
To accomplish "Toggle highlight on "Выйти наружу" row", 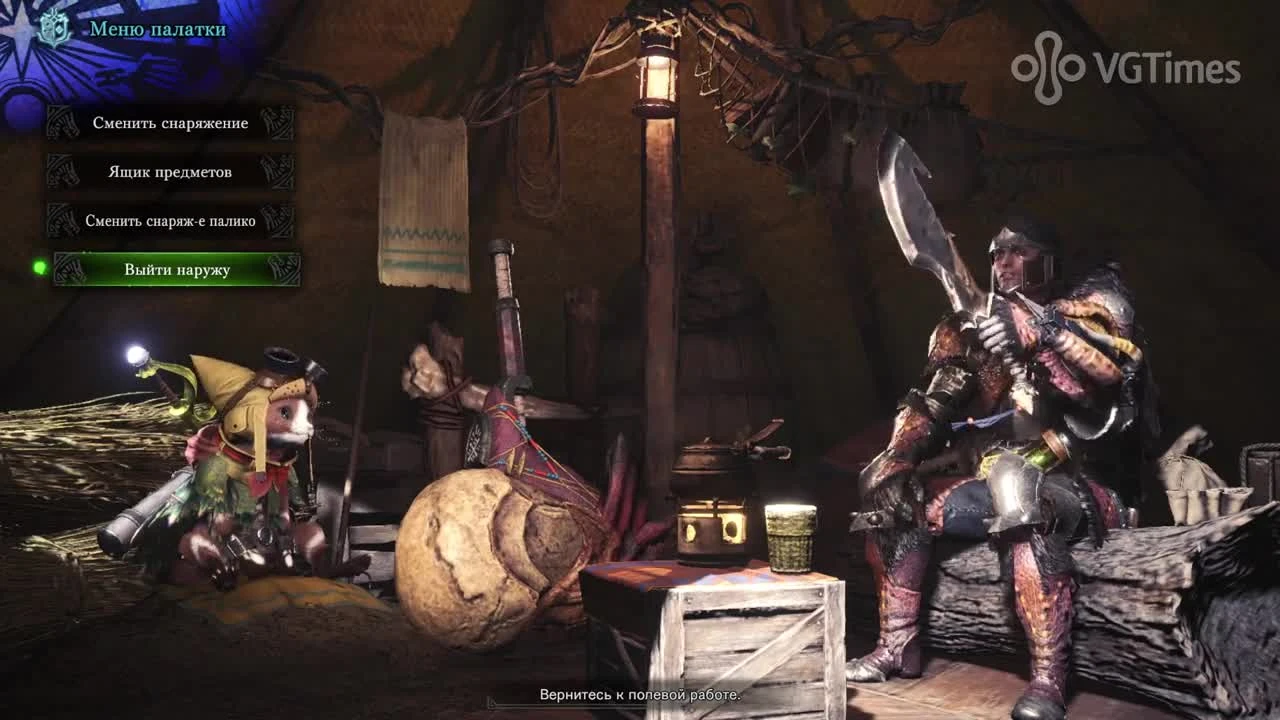I will tap(176, 270).
